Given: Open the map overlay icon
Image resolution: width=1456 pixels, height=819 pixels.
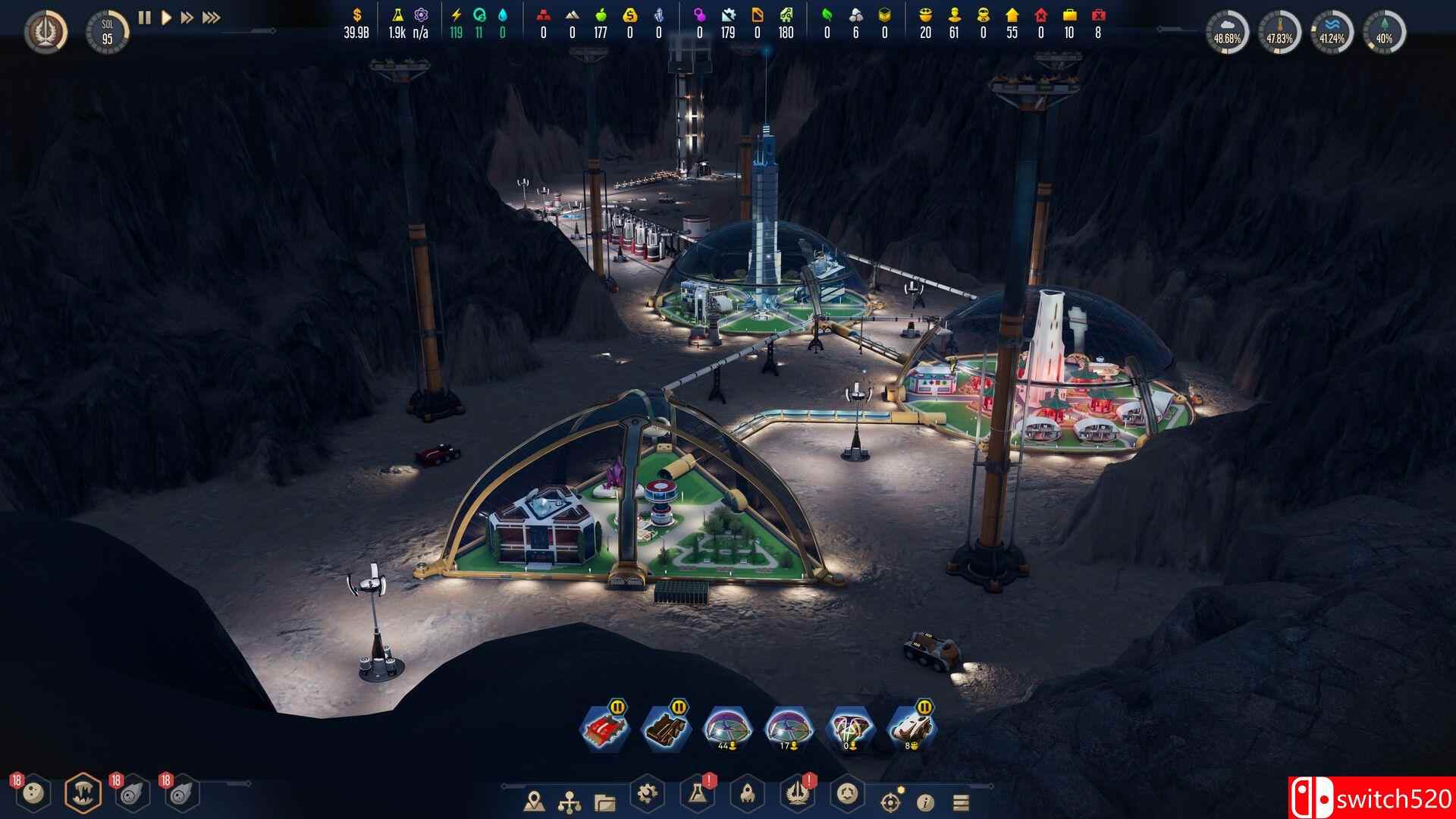Looking at the screenshot, I should click(535, 801).
